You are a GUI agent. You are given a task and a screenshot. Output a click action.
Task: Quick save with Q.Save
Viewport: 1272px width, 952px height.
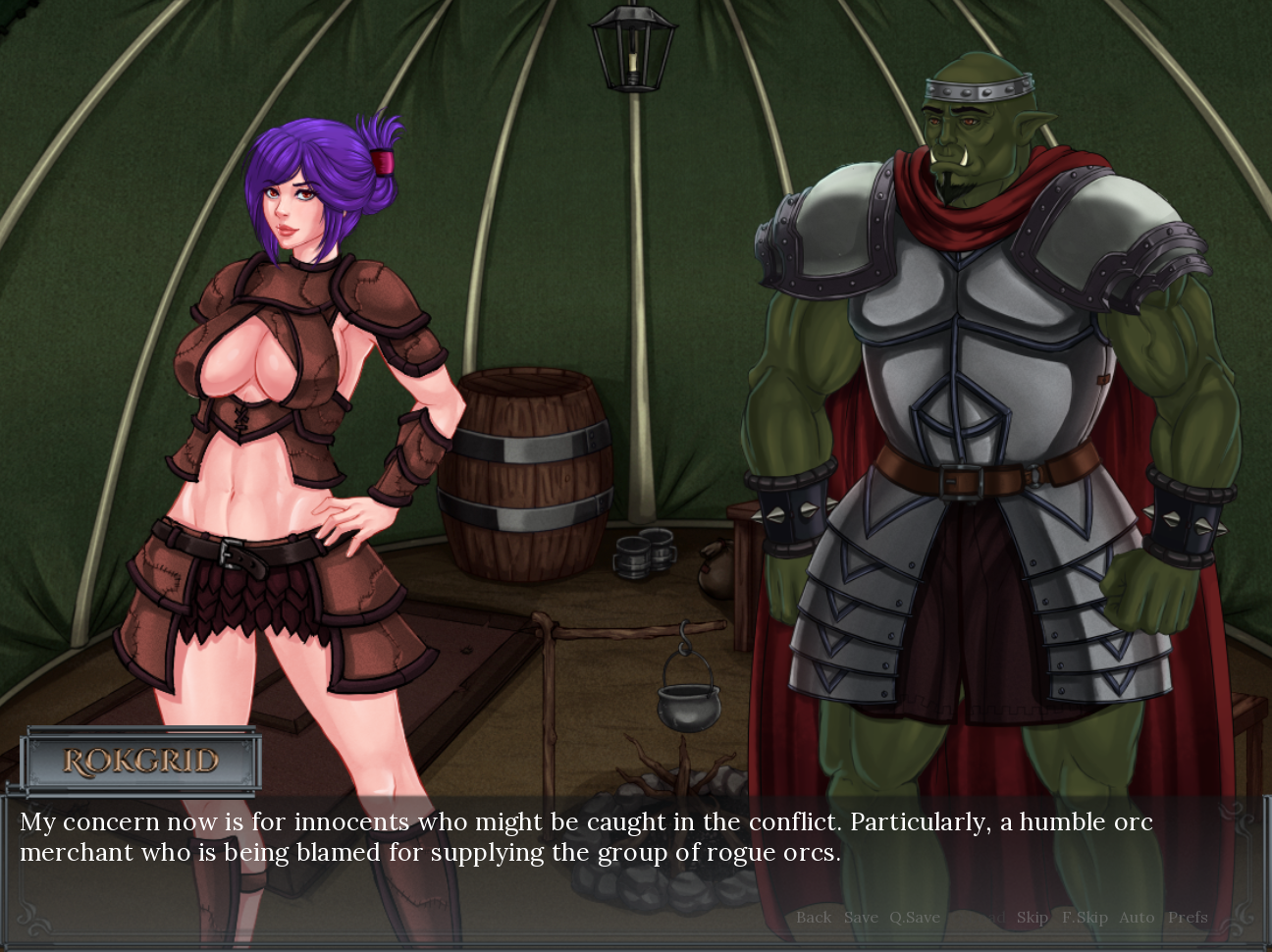[915, 918]
